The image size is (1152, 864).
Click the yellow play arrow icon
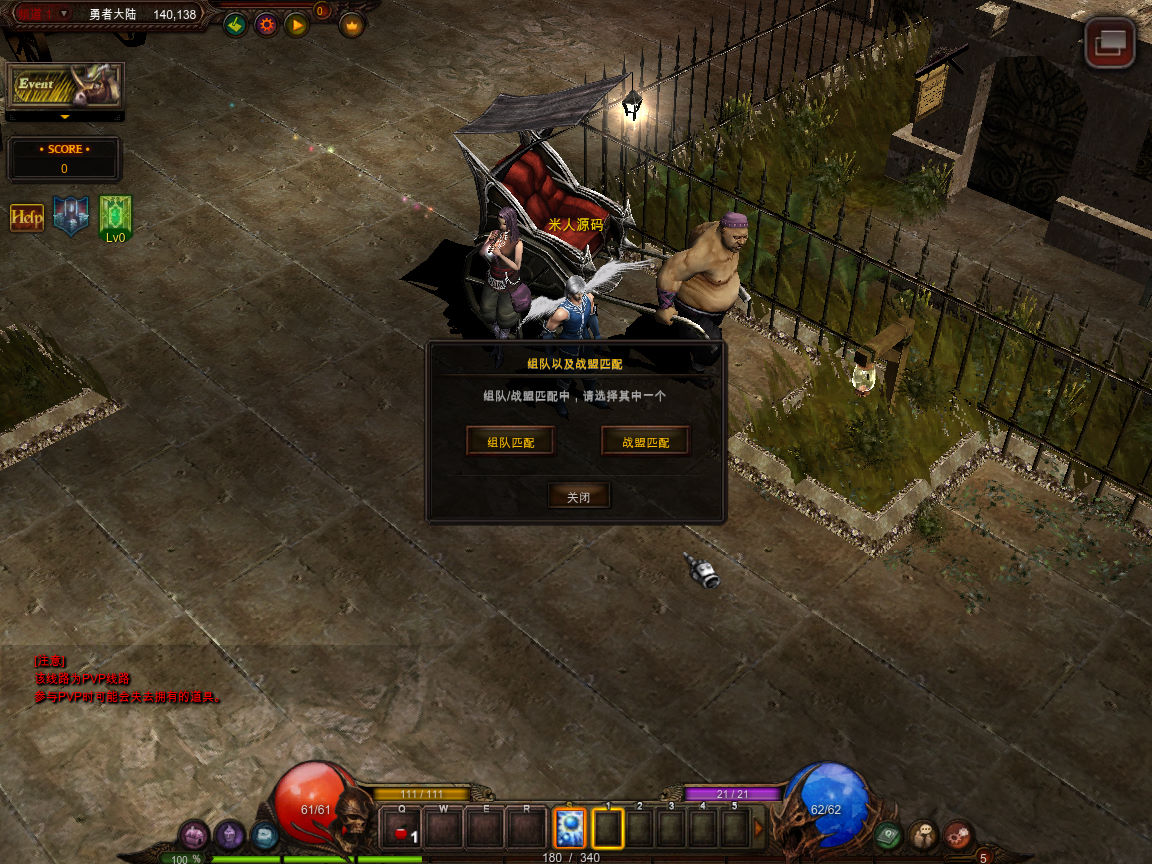(296, 25)
